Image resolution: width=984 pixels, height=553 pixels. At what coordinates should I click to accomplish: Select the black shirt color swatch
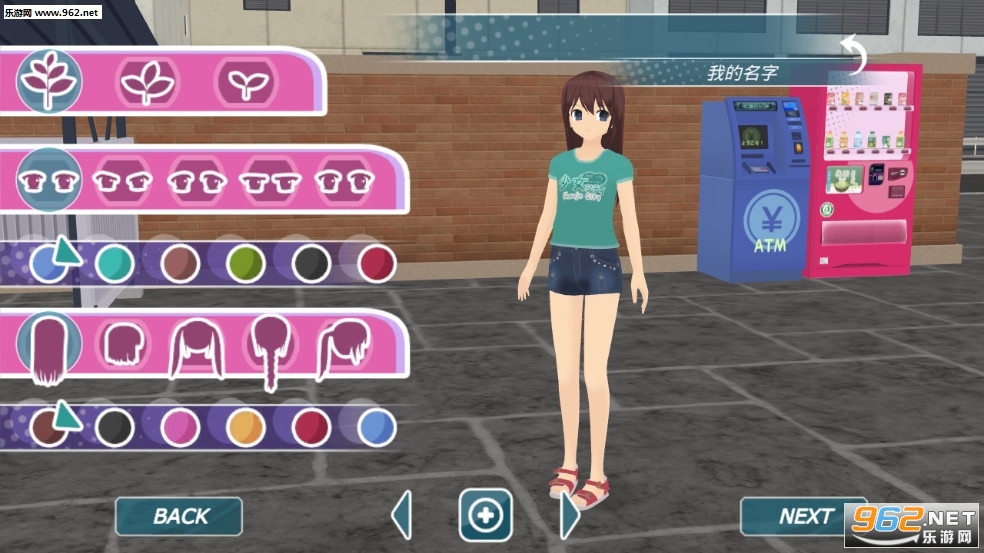pos(312,264)
